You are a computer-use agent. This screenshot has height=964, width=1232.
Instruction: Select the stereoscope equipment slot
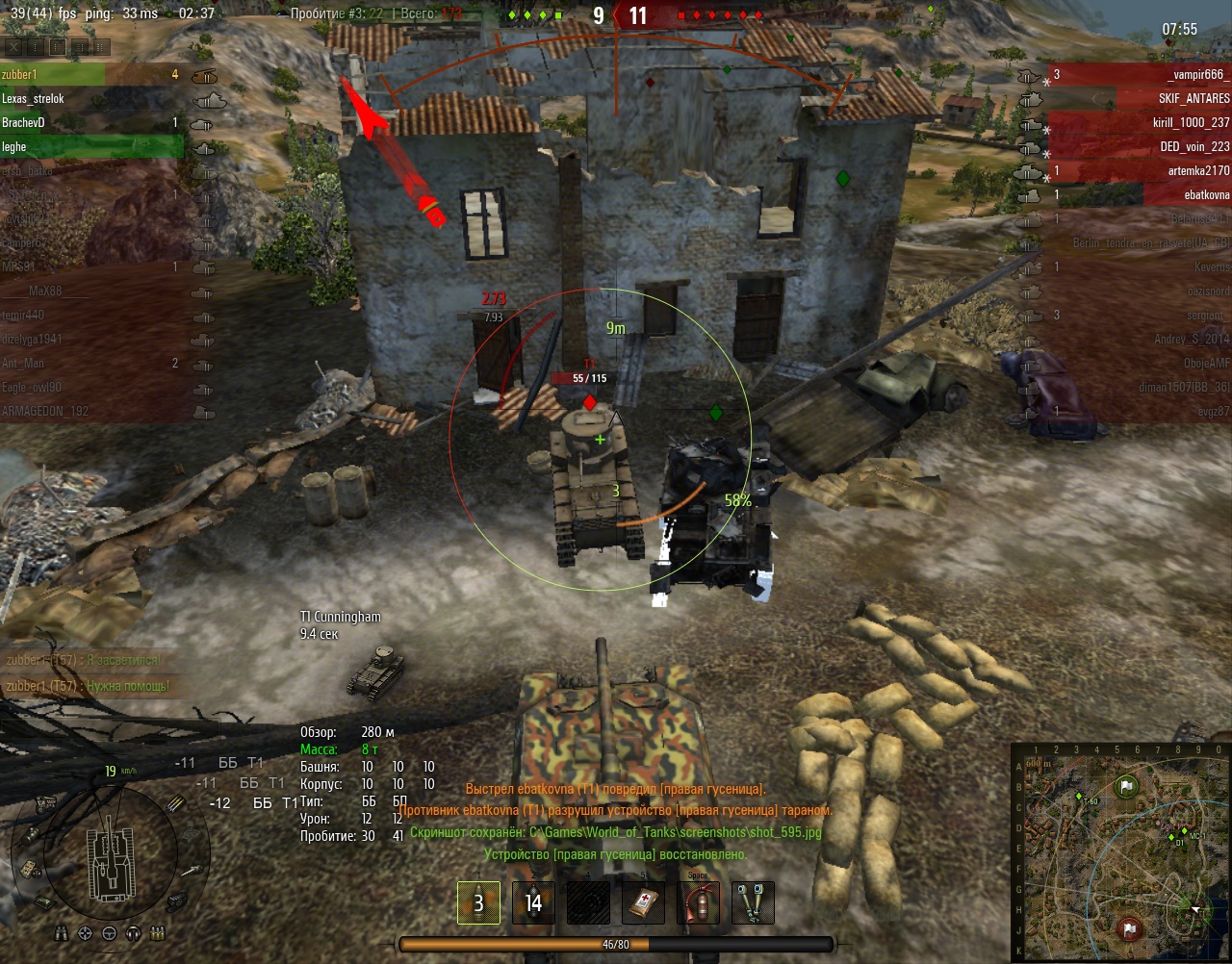click(753, 902)
